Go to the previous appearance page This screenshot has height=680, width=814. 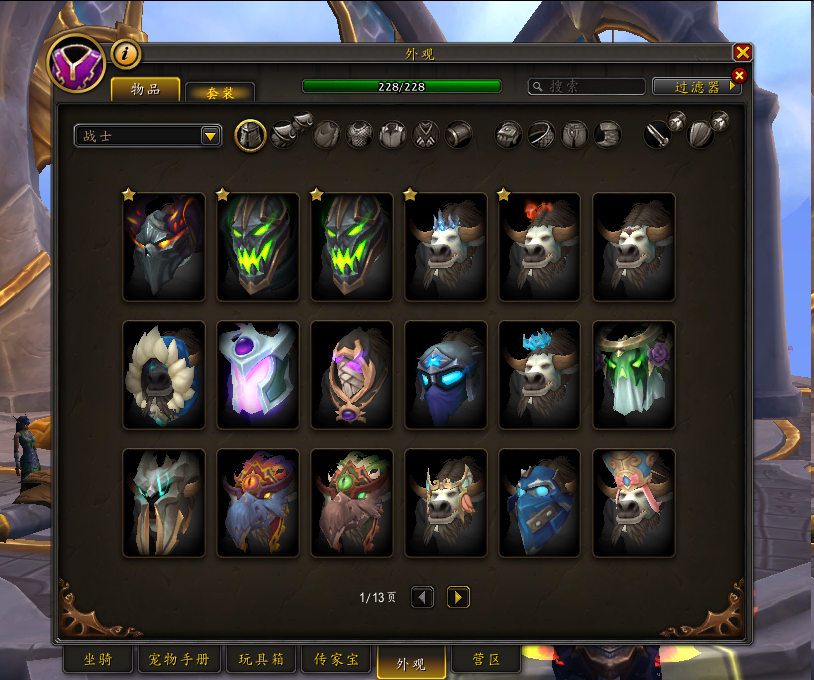click(423, 597)
